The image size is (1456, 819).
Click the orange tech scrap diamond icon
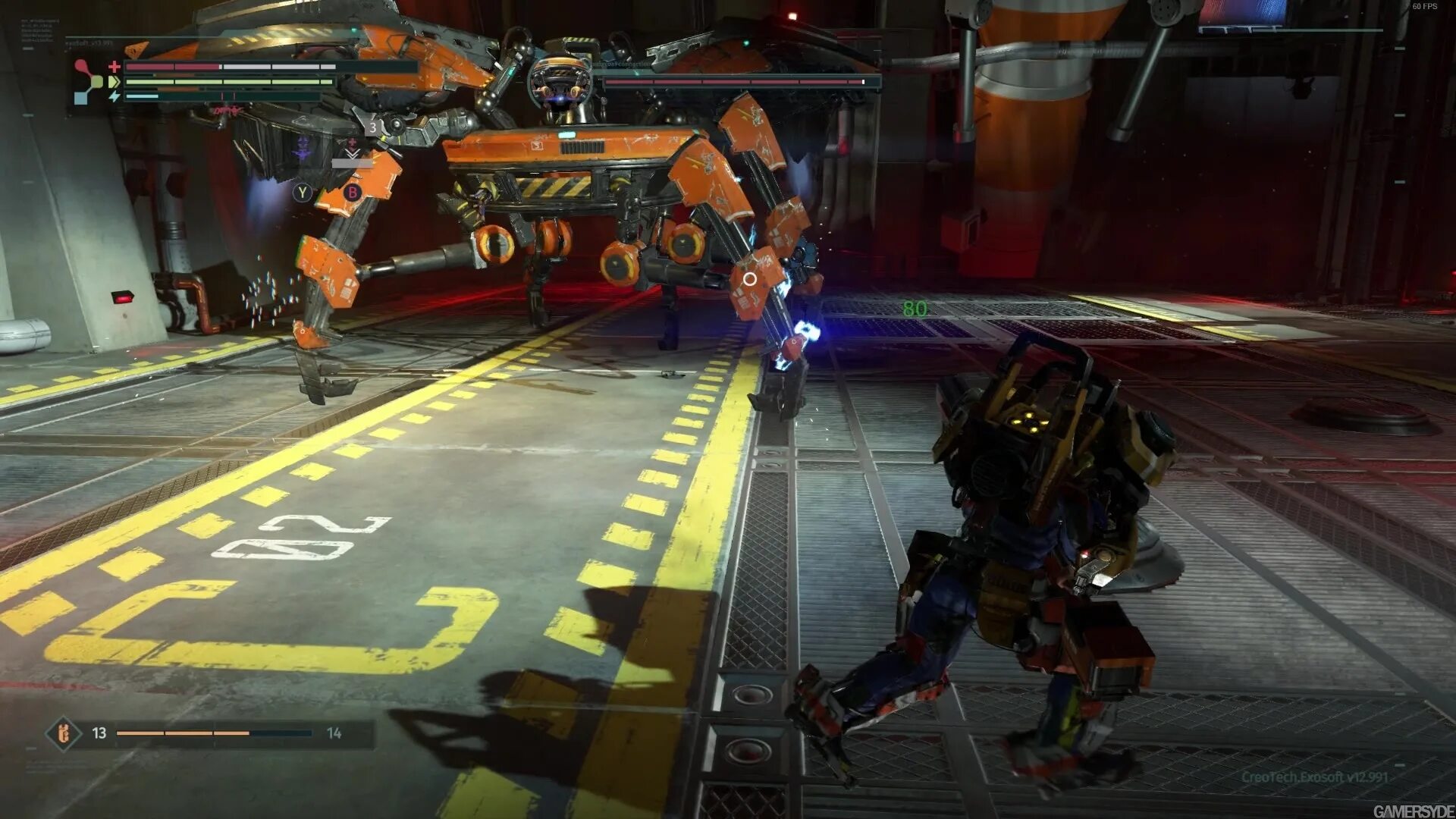click(64, 733)
